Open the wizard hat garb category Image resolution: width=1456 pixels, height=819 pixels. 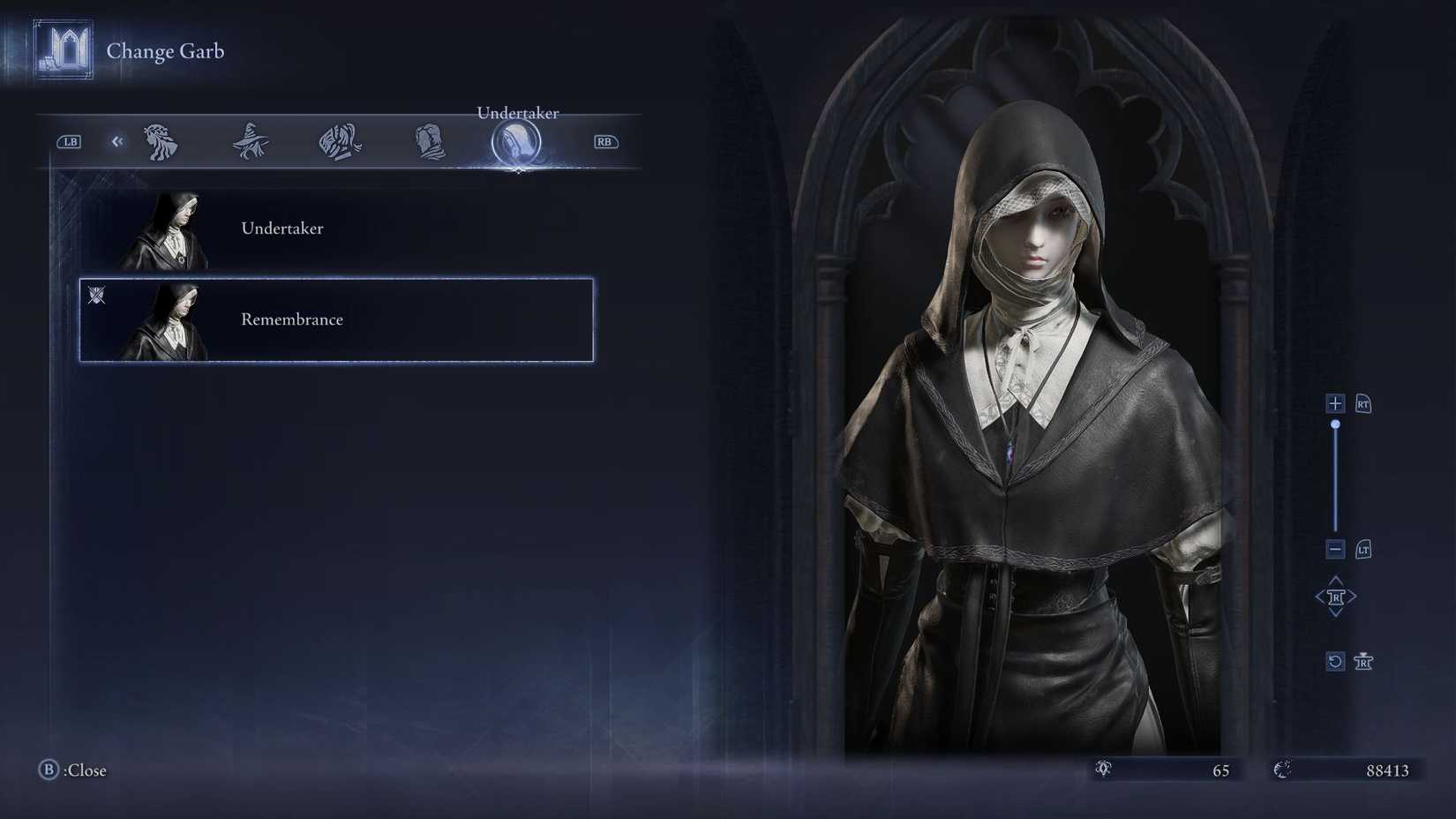point(250,141)
